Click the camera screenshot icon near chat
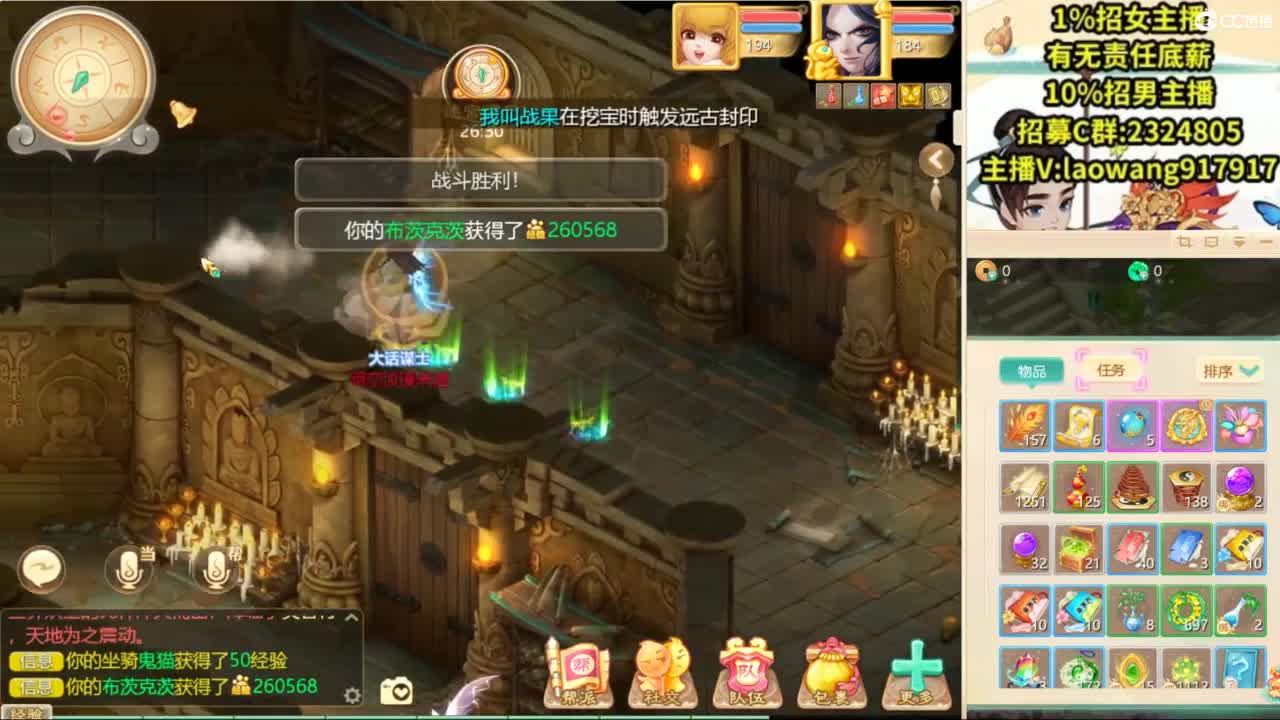The width and height of the screenshot is (1280, 720). 393,694
